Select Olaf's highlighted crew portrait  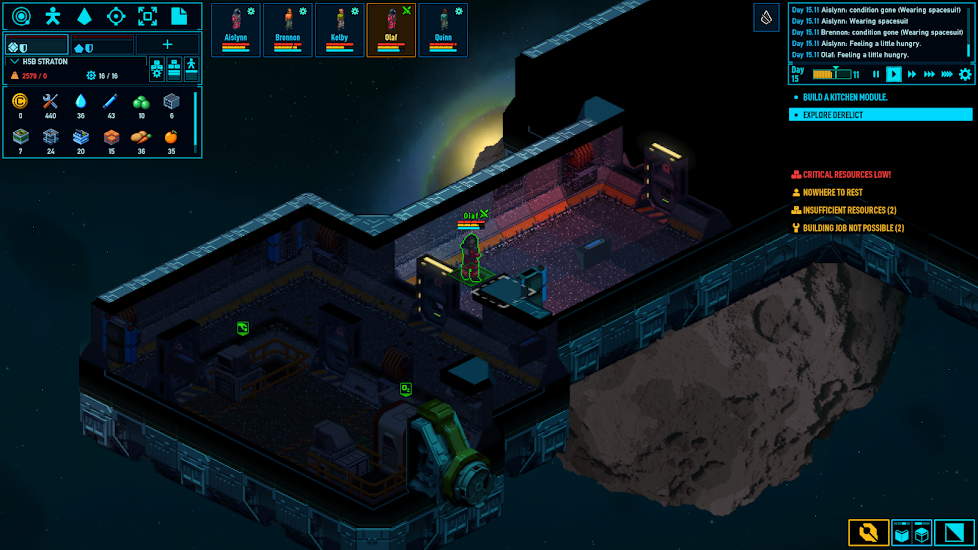pos(391,29)
